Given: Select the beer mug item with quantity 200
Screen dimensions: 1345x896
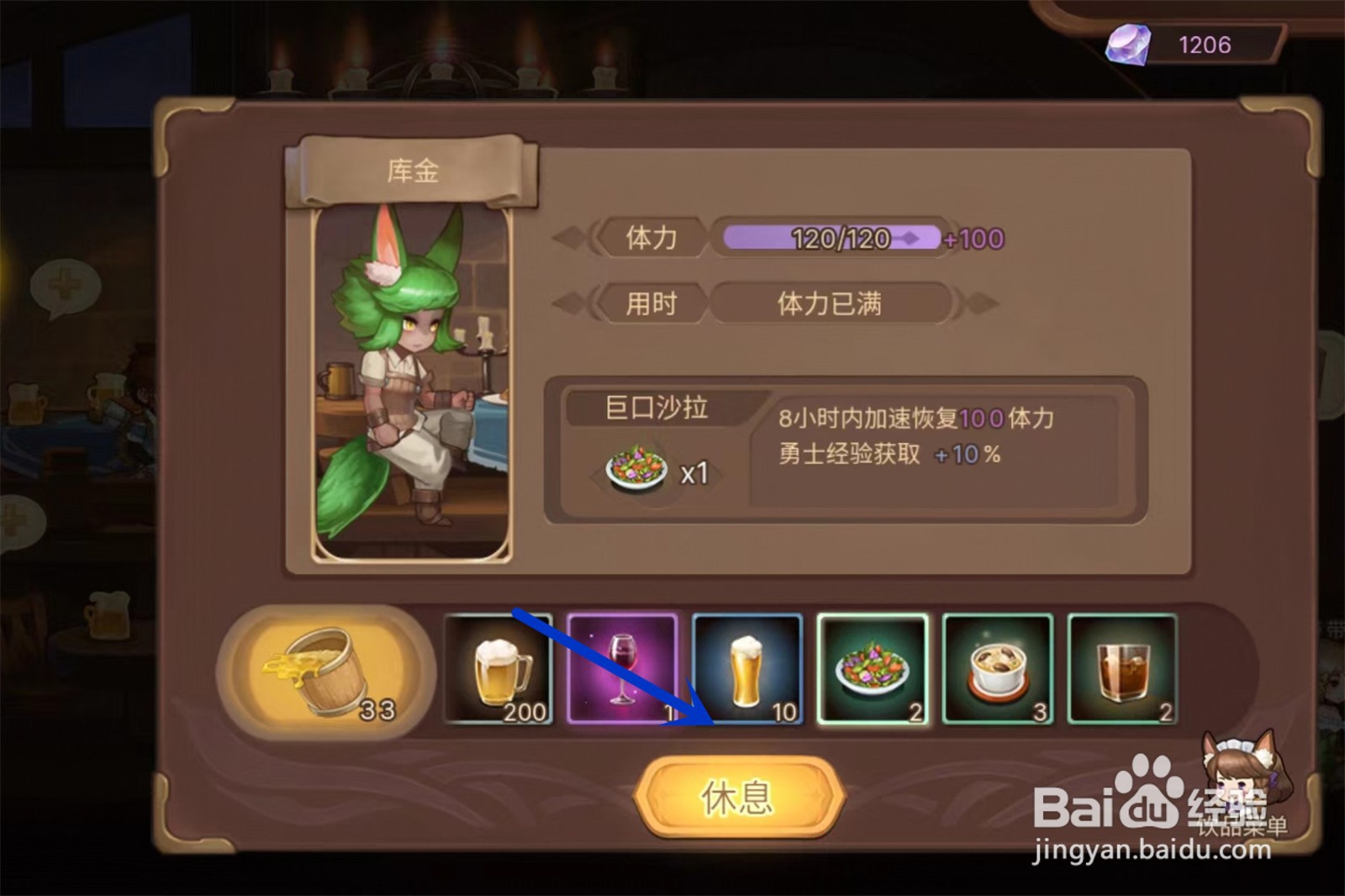Looking at the screenshot, I should pos(498,668).
